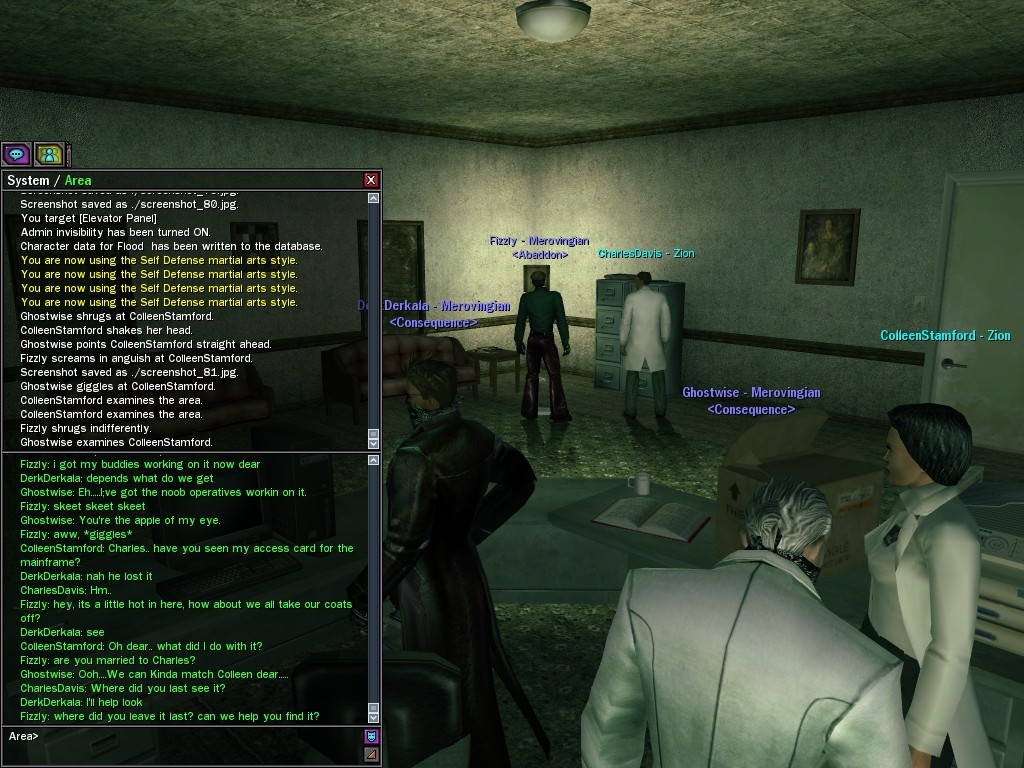Click the system log scroll-up arrow

[x=374, y=198]
